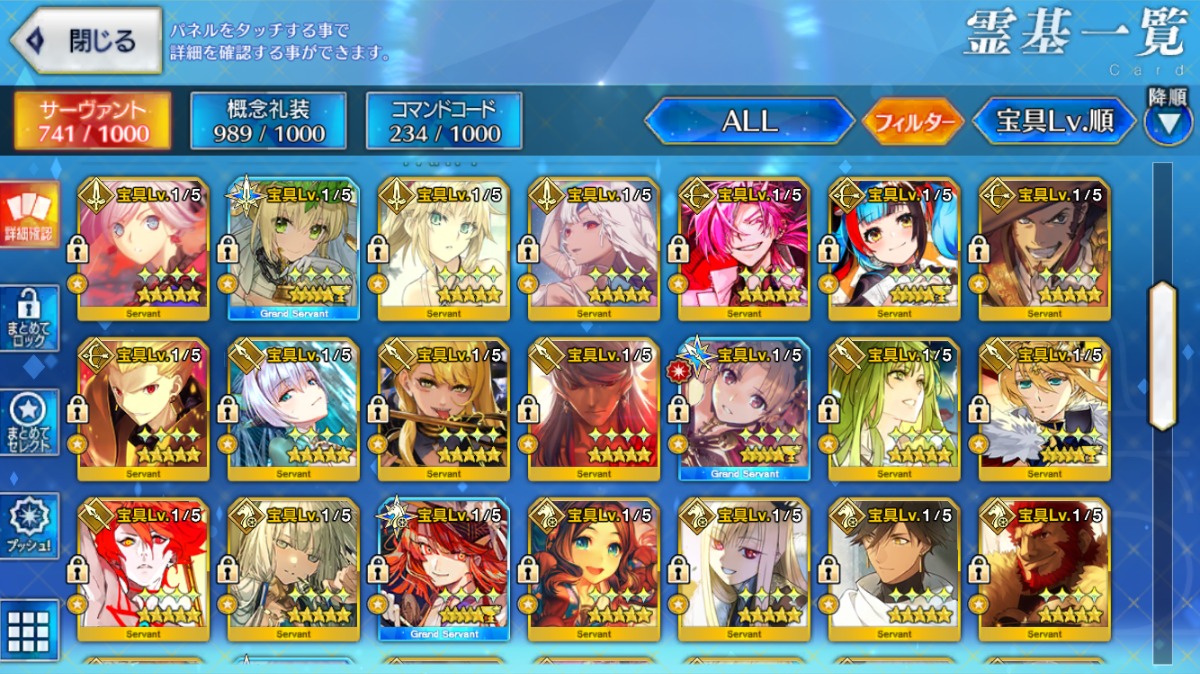Select the golden-armored Archer servant card

point(143,408)
